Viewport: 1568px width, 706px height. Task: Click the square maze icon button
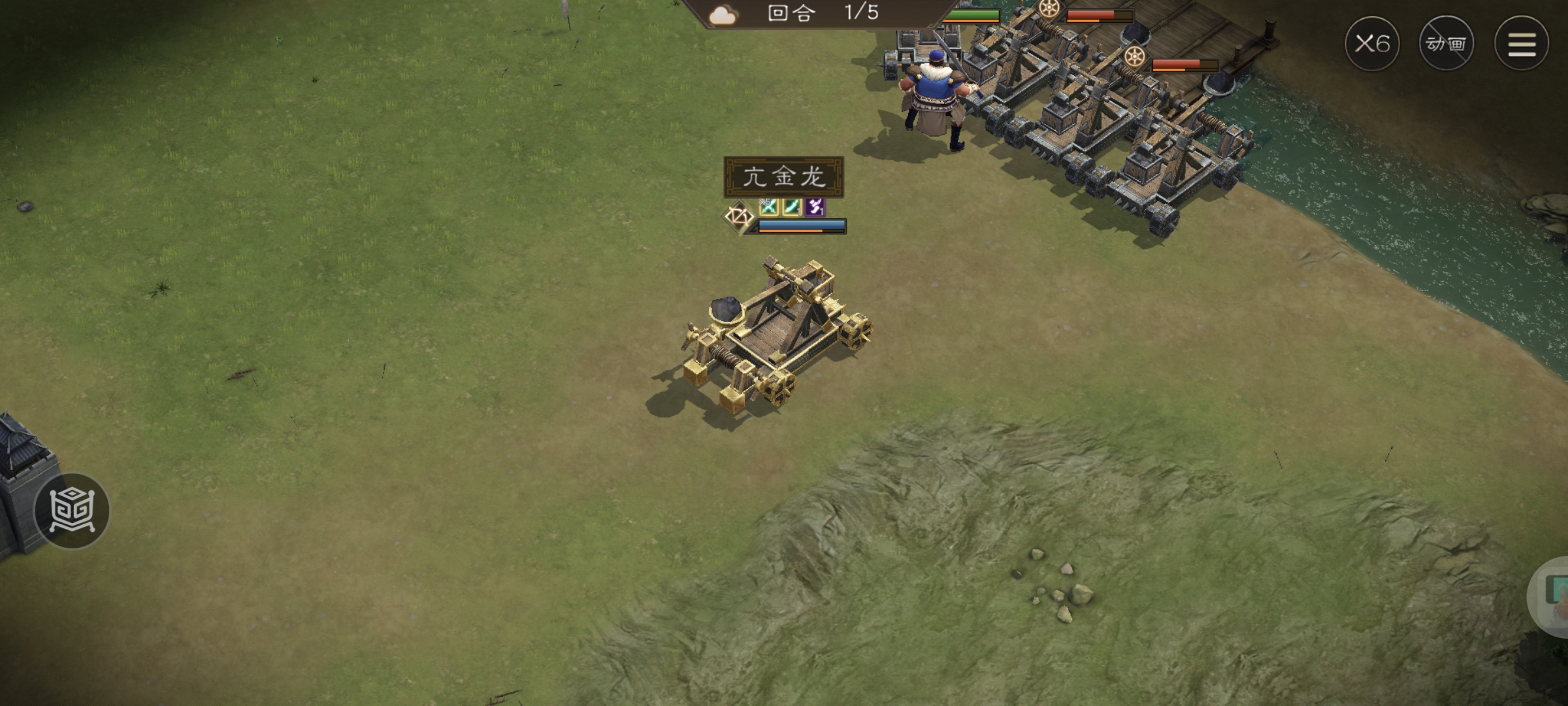[72, 511]
